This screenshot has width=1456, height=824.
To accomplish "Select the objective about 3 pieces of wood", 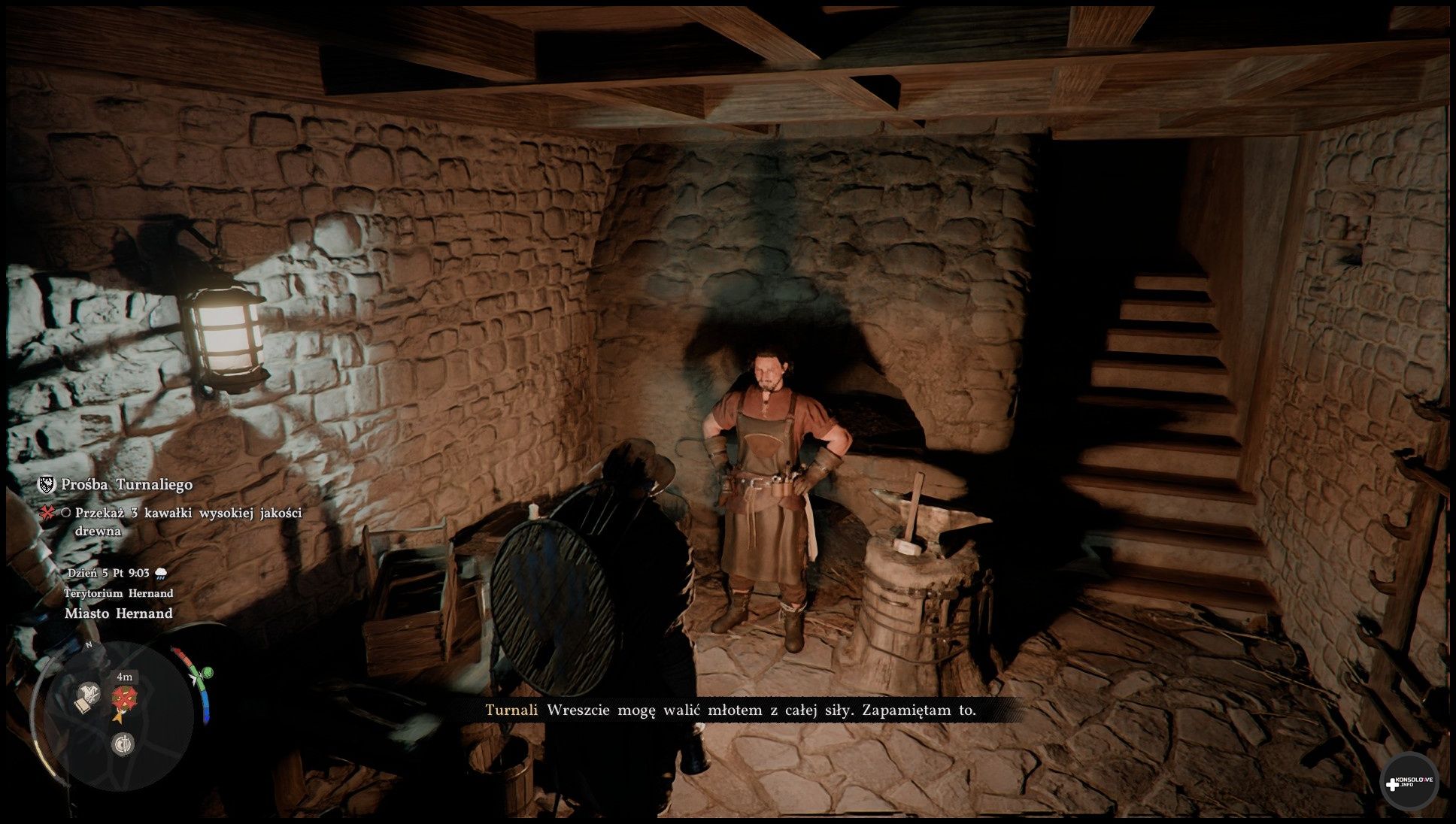I will (188, 522).
